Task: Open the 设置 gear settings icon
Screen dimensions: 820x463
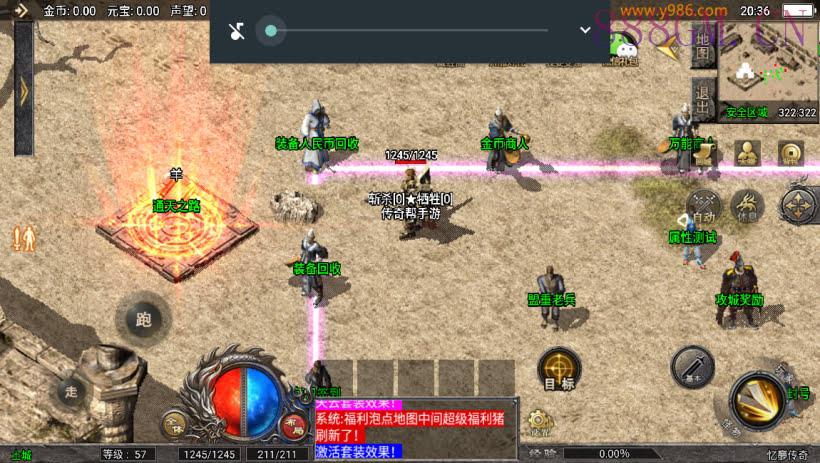Action: 540,421
